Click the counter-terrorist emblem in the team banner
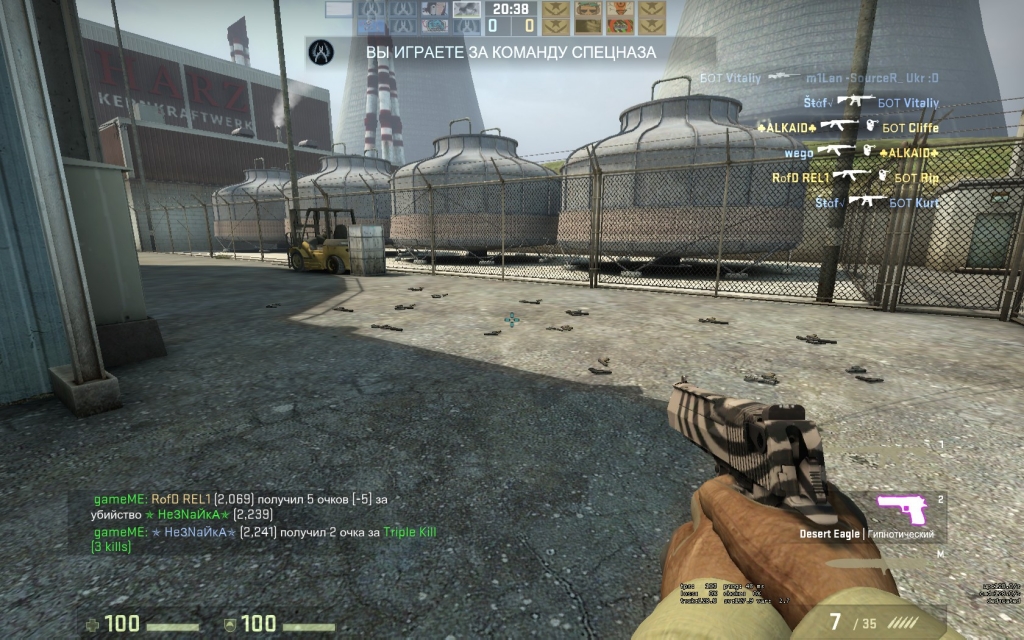The image size is (1024, 640). click(320, 50)
